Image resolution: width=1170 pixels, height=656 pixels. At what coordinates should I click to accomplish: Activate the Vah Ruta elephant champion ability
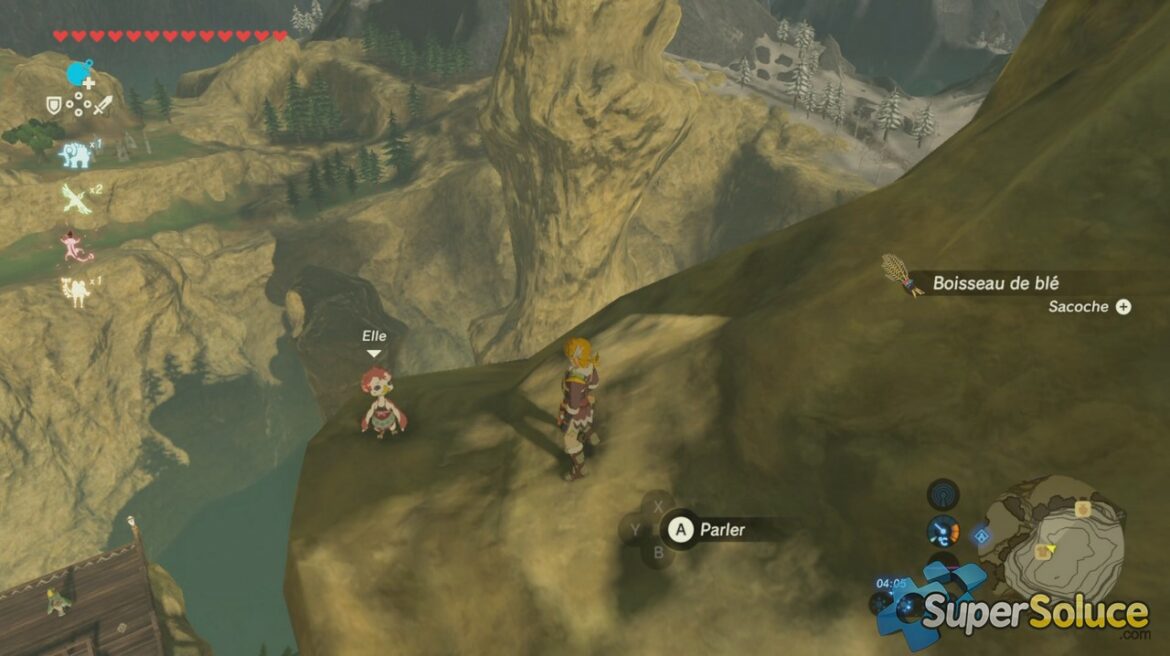point(74,153)
